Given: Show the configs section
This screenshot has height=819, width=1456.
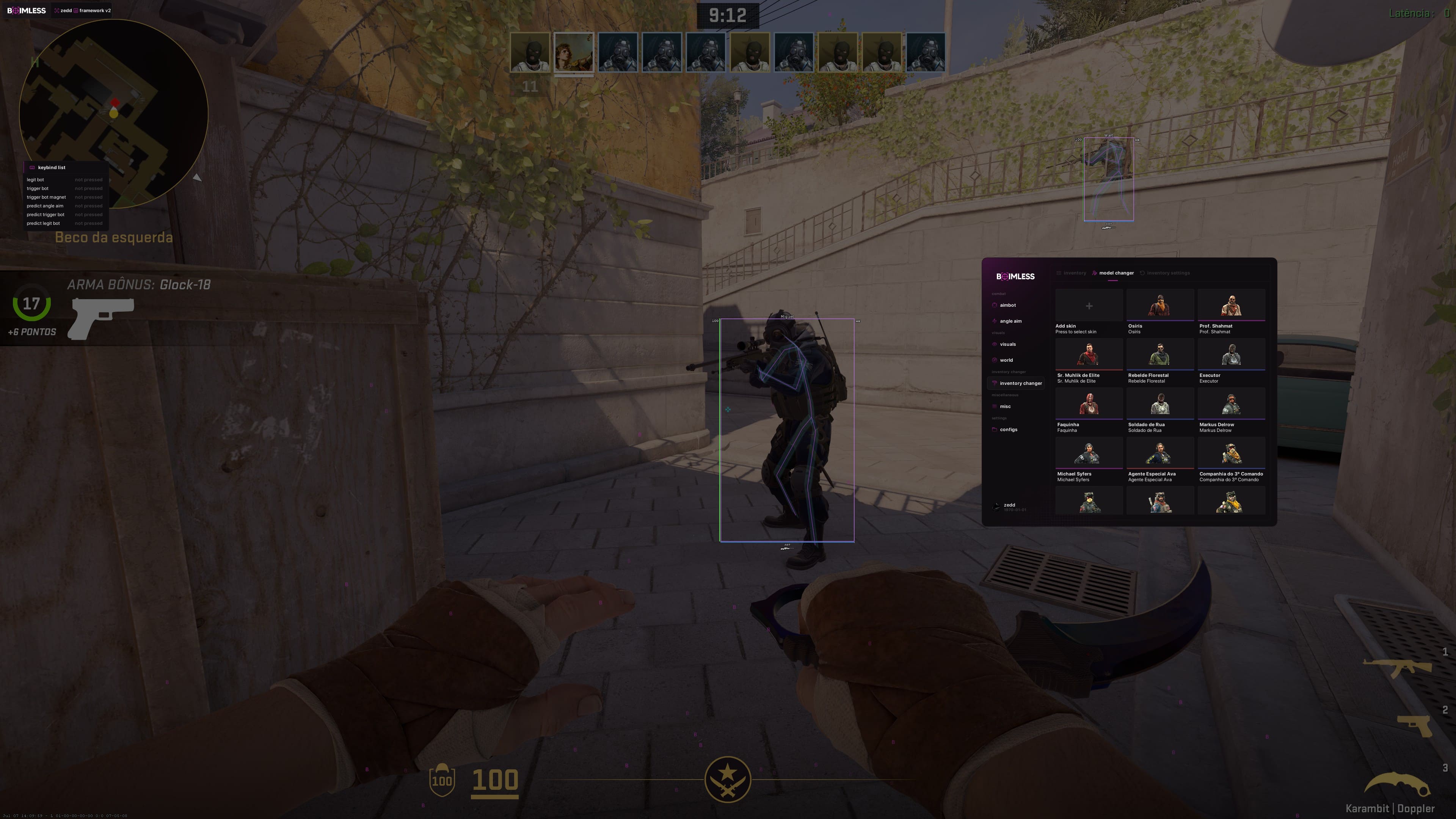Looking at the screenshot, I should [1008, 430].
